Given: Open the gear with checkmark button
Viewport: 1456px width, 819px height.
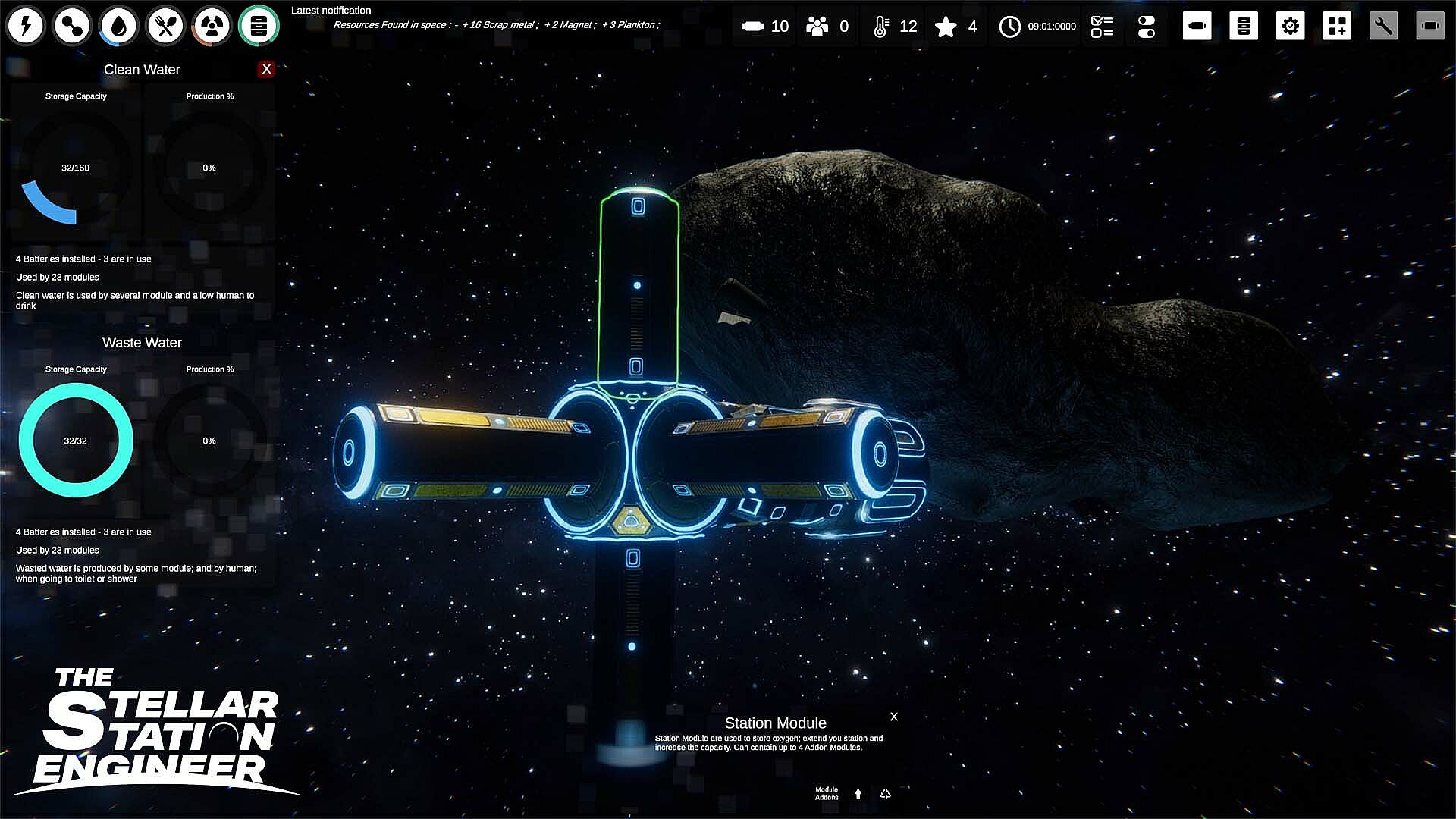Looking at the screenshot, I should [1290, 26].
